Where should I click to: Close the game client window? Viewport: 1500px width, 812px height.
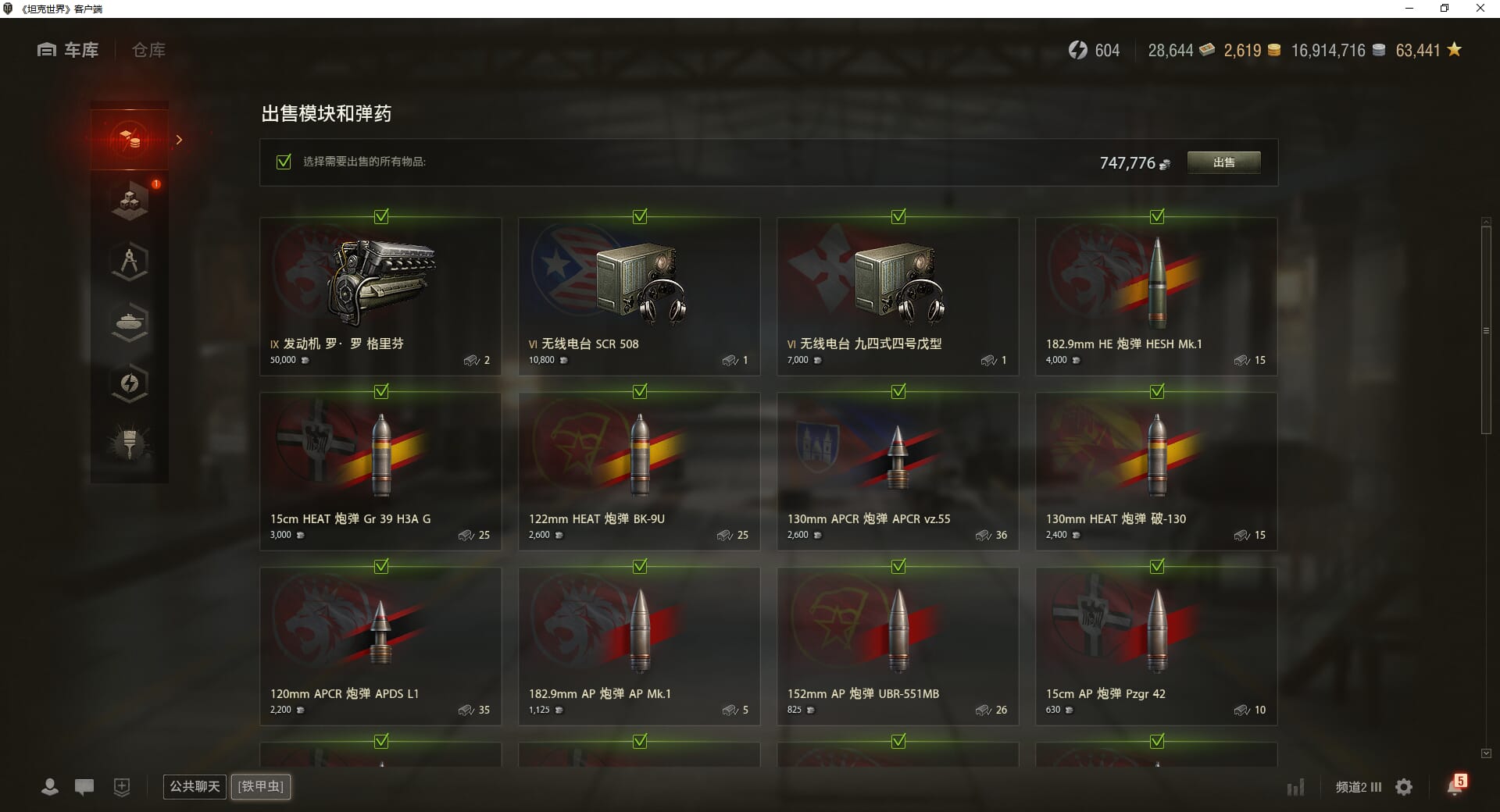pos(1480,9)
